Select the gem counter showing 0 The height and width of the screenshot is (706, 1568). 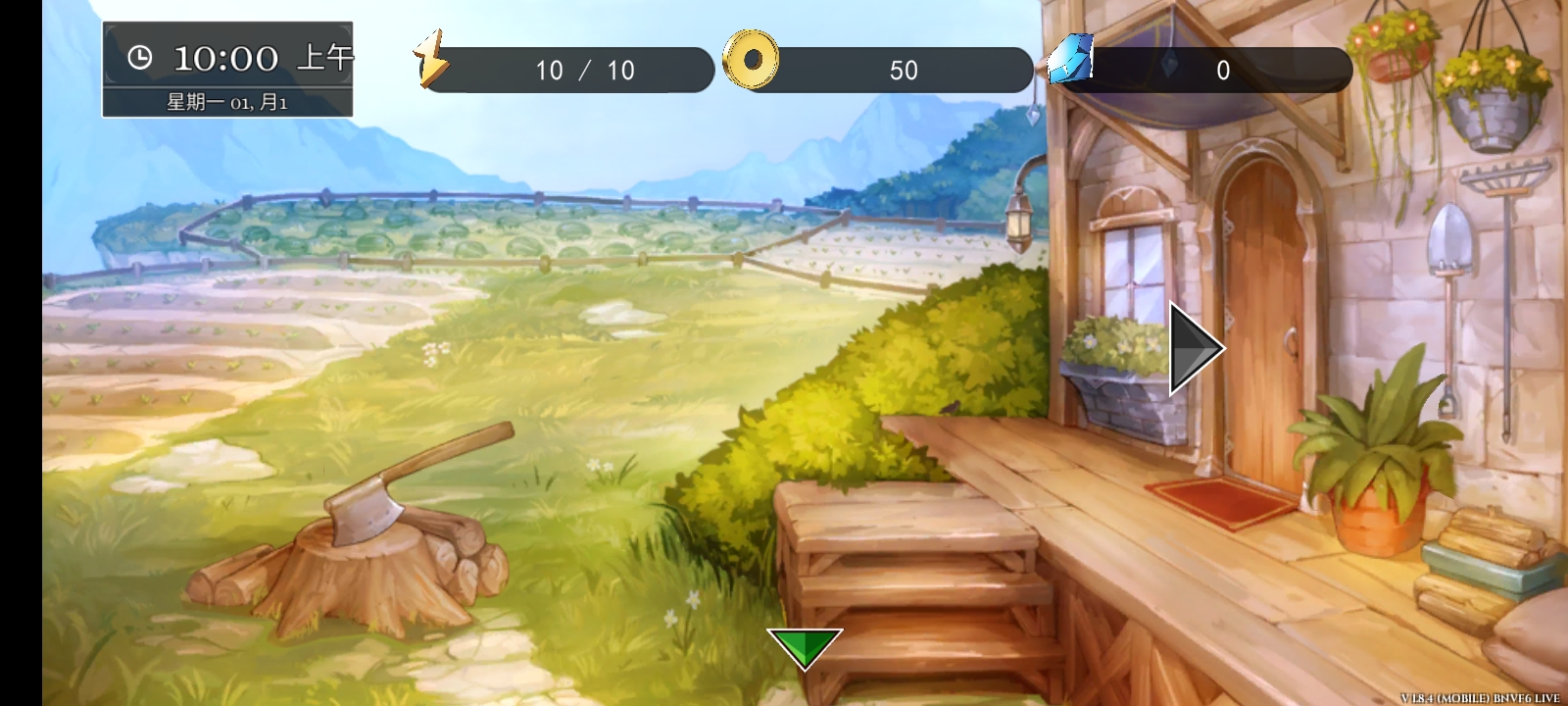1222,70
